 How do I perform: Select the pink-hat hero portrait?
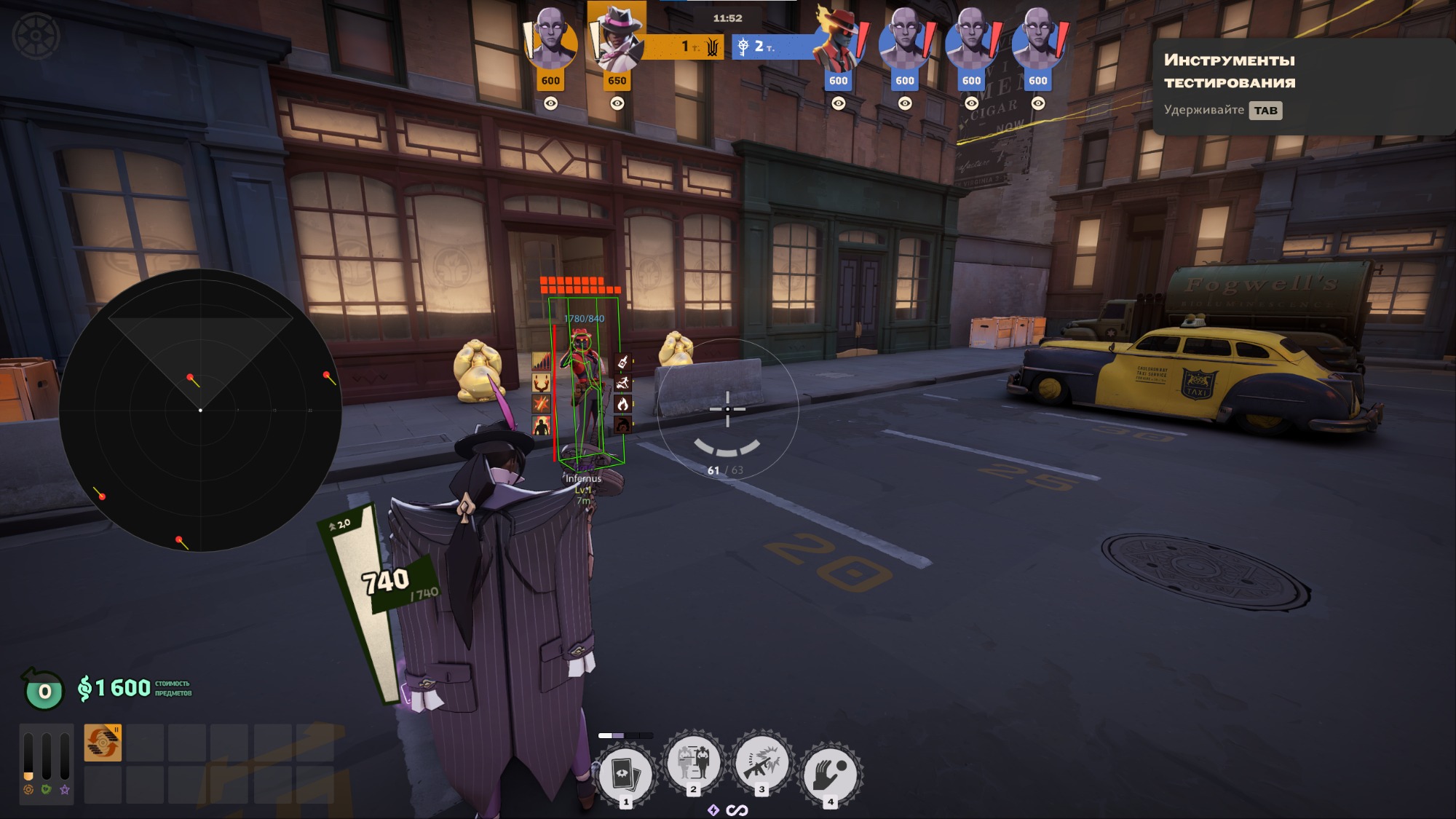point(617,40)
